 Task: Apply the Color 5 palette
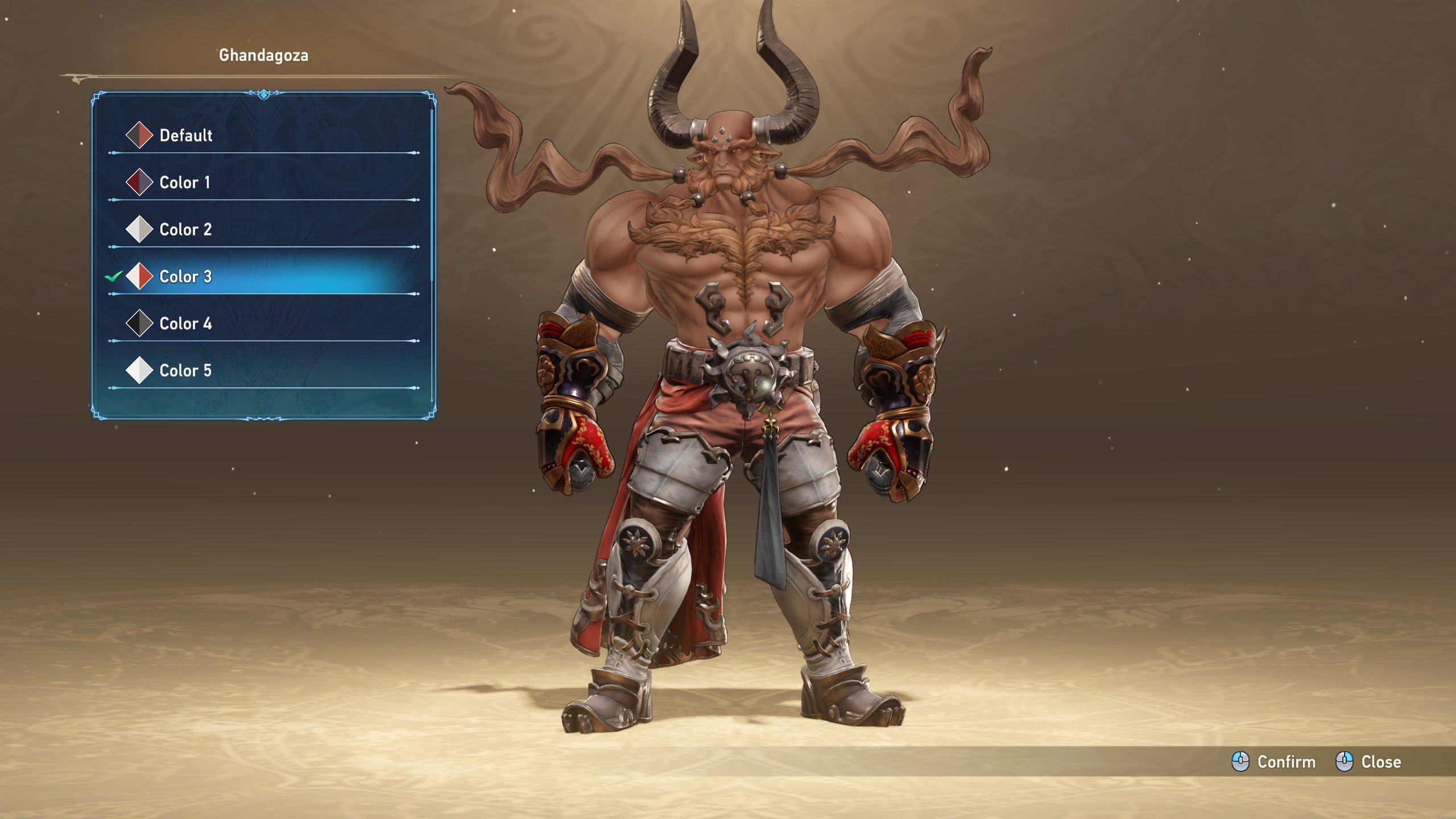(x=185, y=371)
